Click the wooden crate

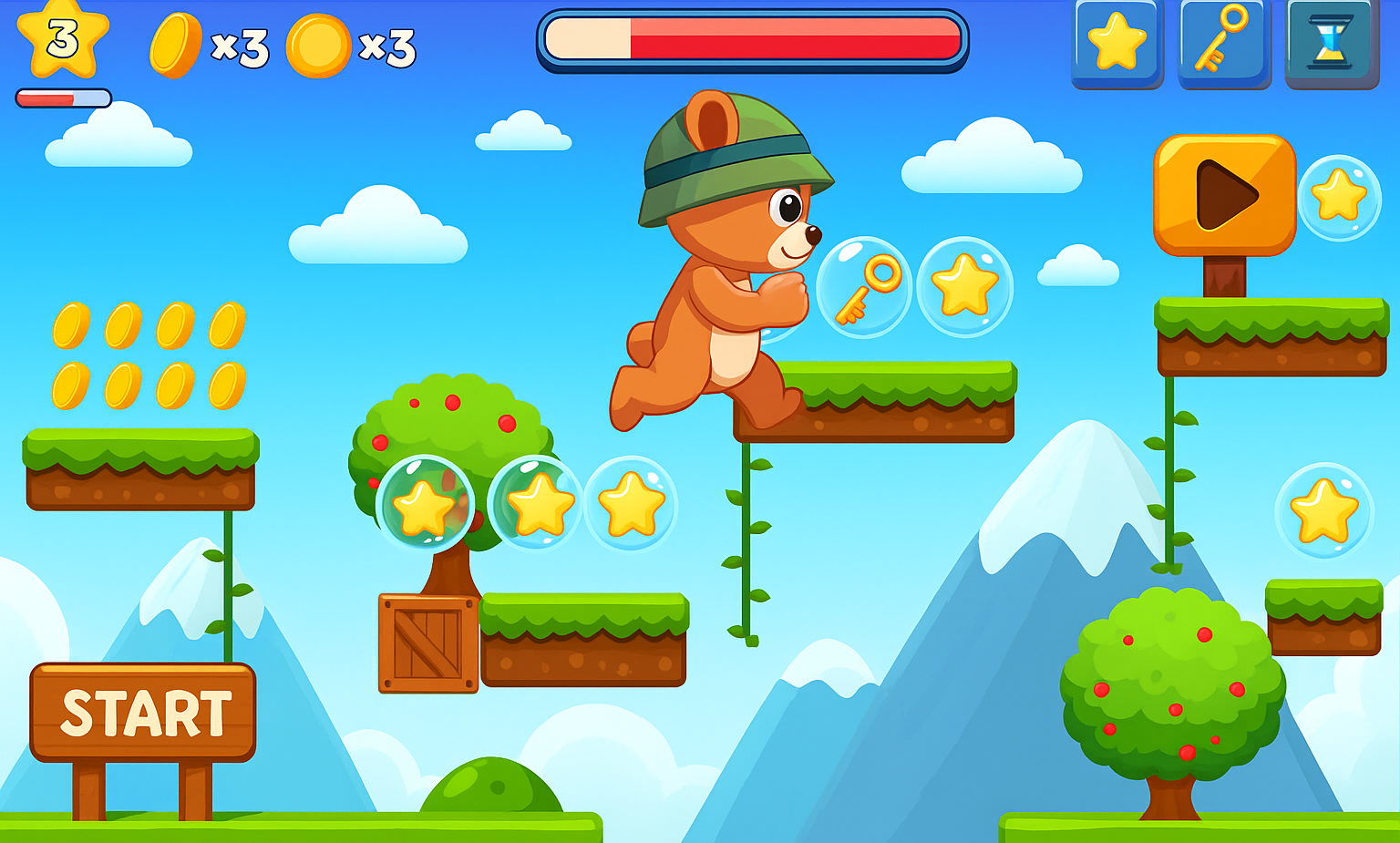[427, 643]
